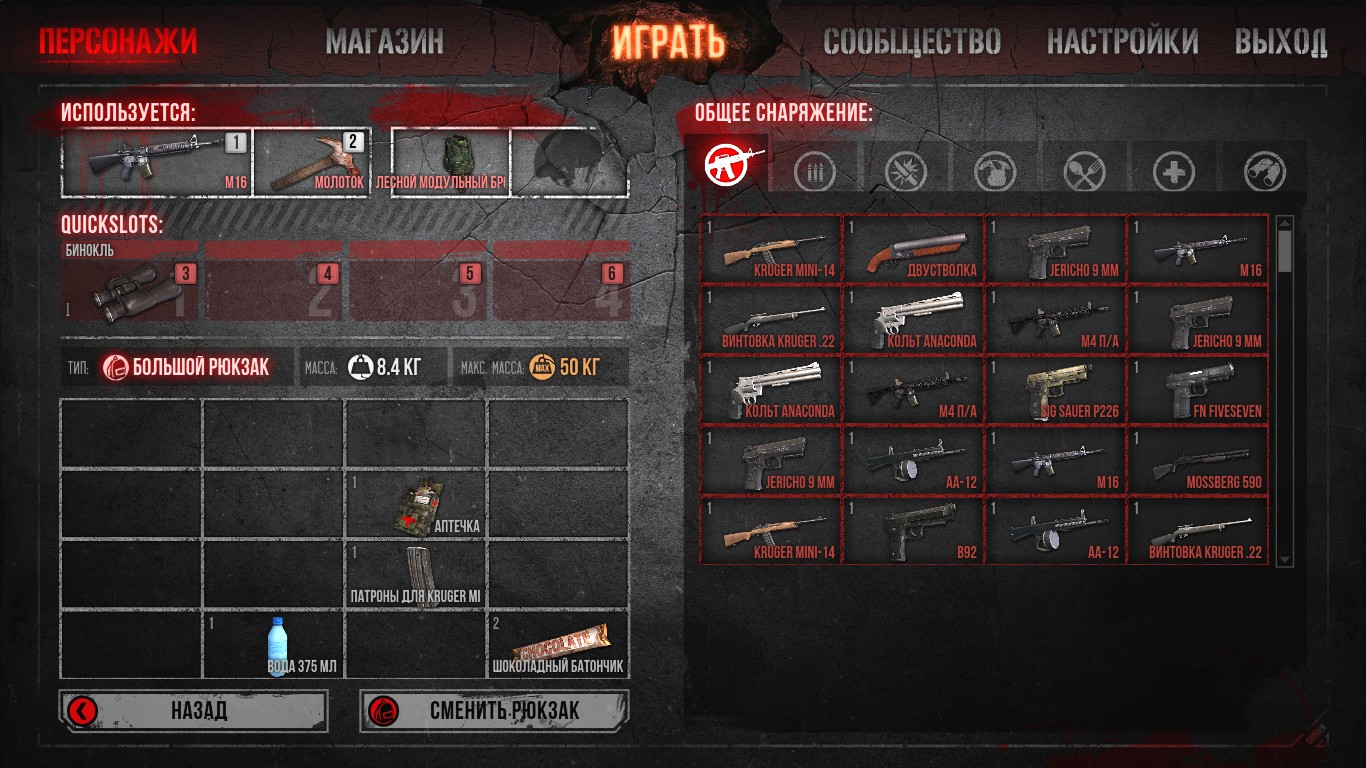Select the Kruger Mini ammo magazine
Image resolution: width=1366 pixels, height=768 pixels.
(x=416, y=575)
